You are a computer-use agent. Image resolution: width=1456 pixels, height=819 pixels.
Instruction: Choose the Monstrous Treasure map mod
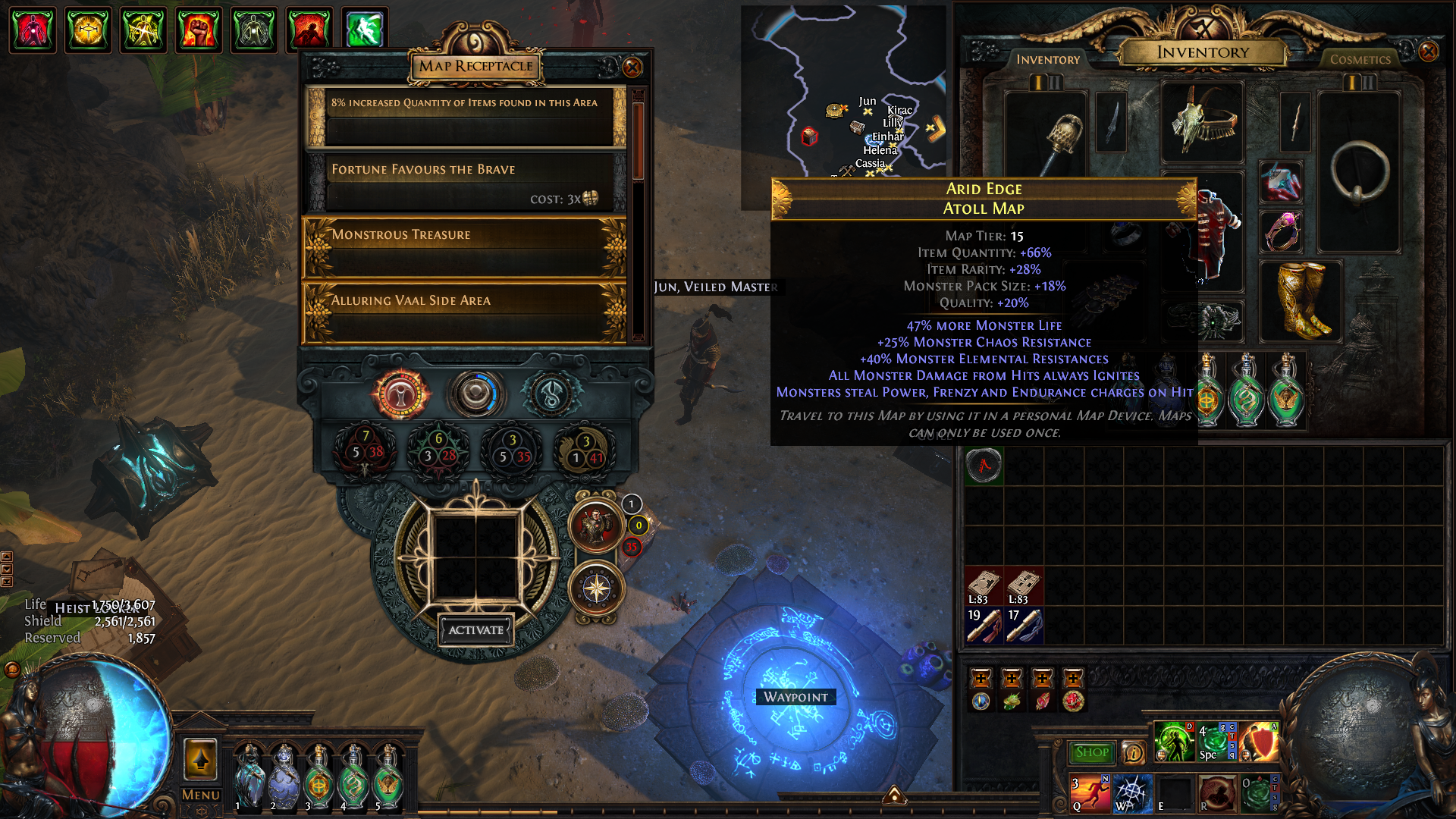(464, 248)
